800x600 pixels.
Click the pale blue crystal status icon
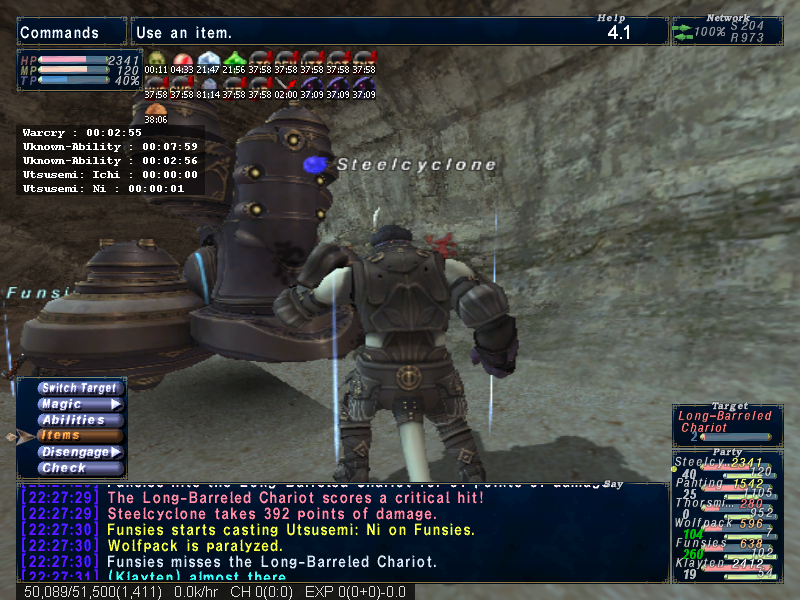207,59
